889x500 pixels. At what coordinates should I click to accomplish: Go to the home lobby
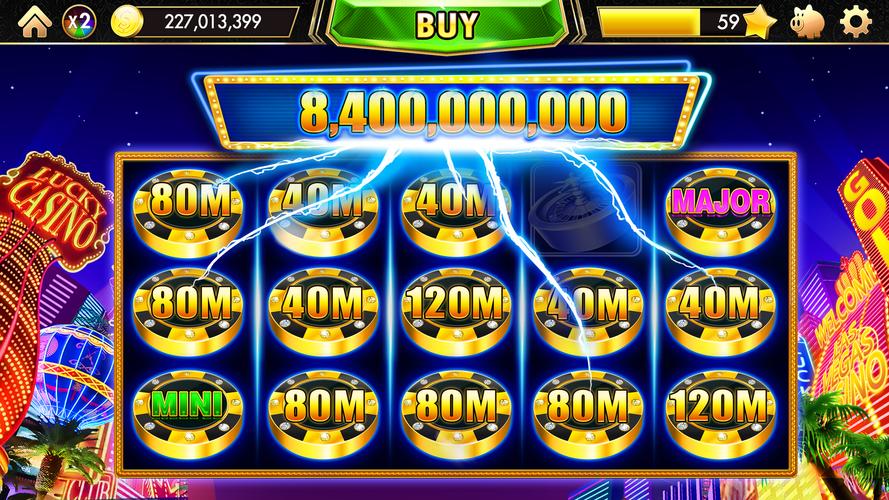coord(32,20)
